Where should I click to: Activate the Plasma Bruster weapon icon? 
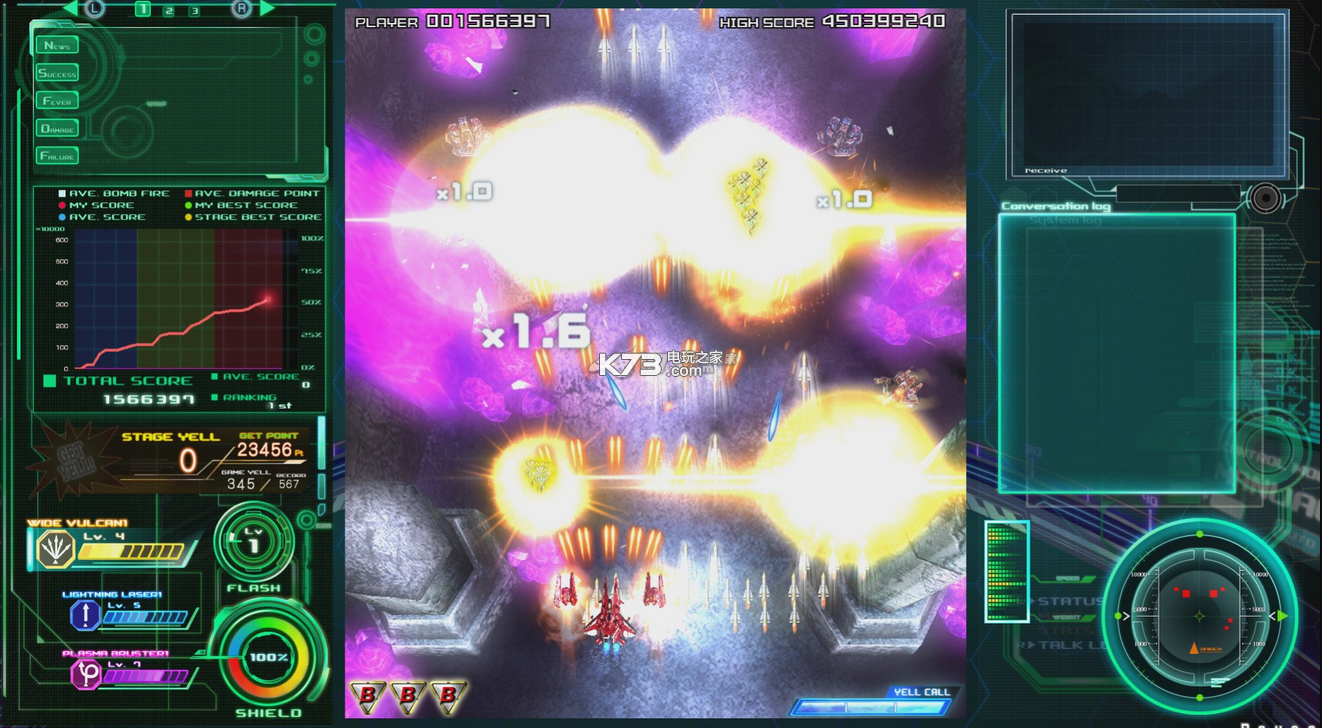coord(86,674)
